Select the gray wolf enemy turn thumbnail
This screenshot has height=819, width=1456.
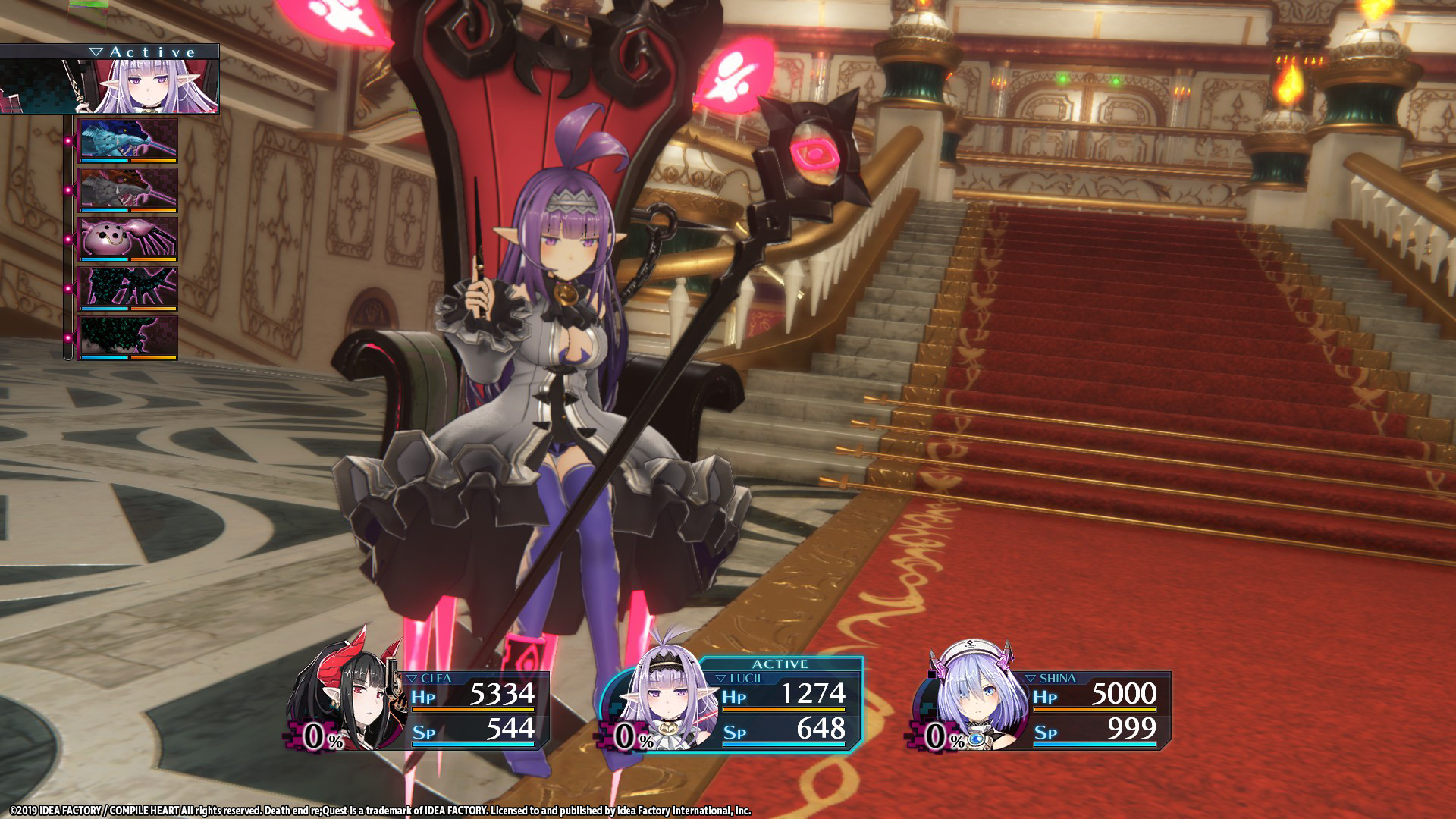(x=127, y=190)
